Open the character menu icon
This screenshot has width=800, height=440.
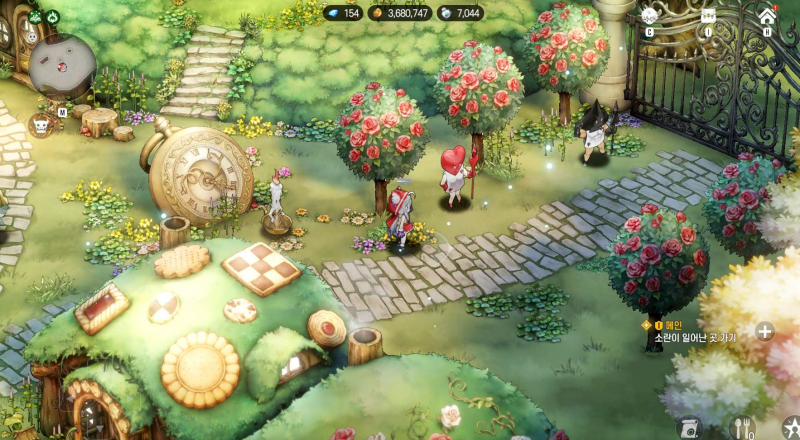click(x=649, y=16)
